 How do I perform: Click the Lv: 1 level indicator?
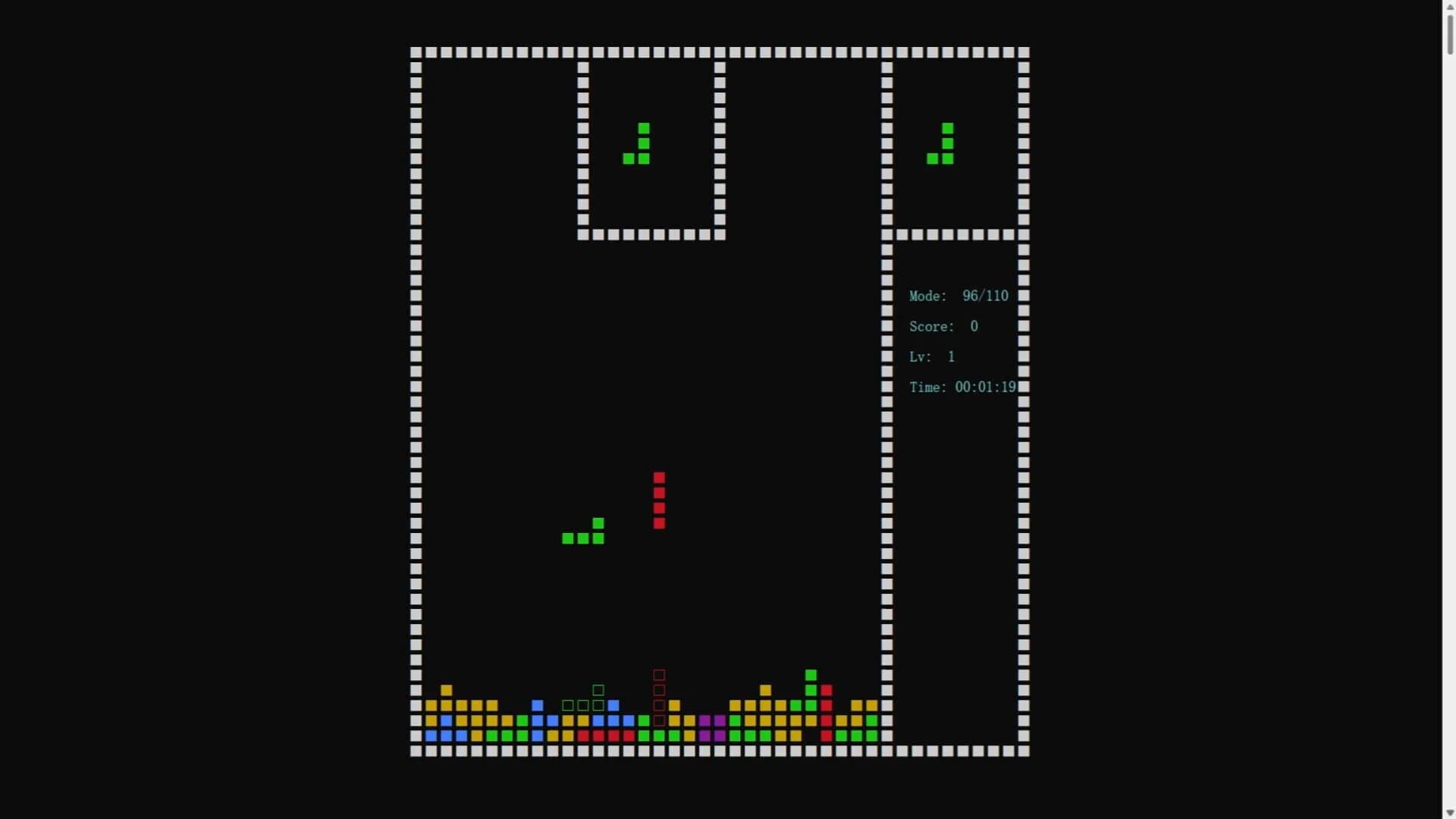tap(931, 356)
